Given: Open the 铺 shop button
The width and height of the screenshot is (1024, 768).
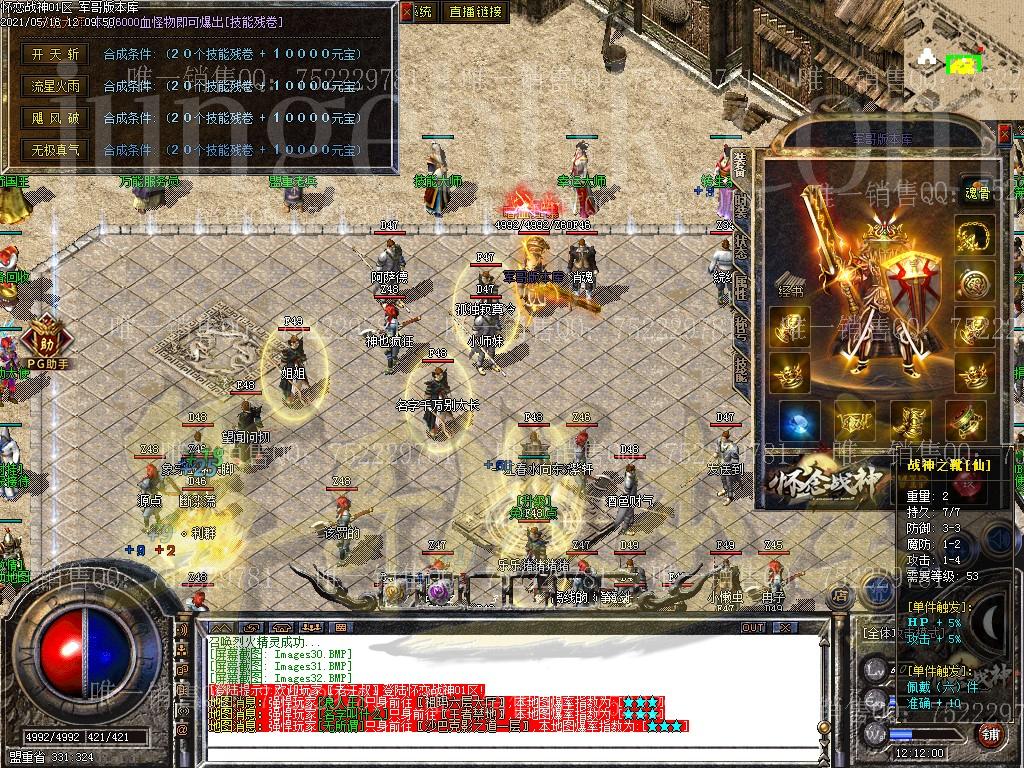Looking at the screenshot, I should (x=990, y=735).
